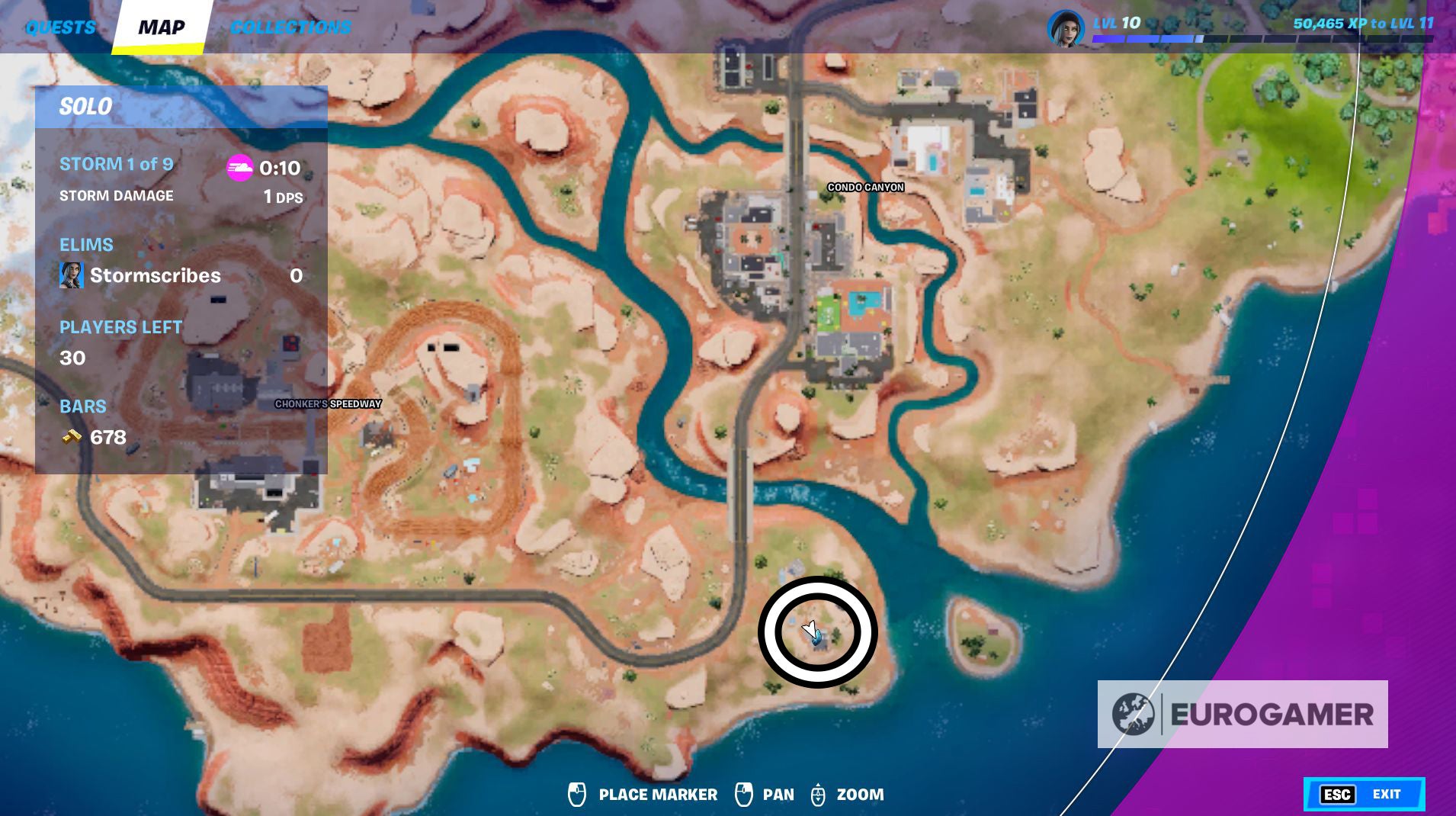Screen dimensions: 1456x816
Task: Click the bridge crossing the river
Action: [x=740, y=488]
